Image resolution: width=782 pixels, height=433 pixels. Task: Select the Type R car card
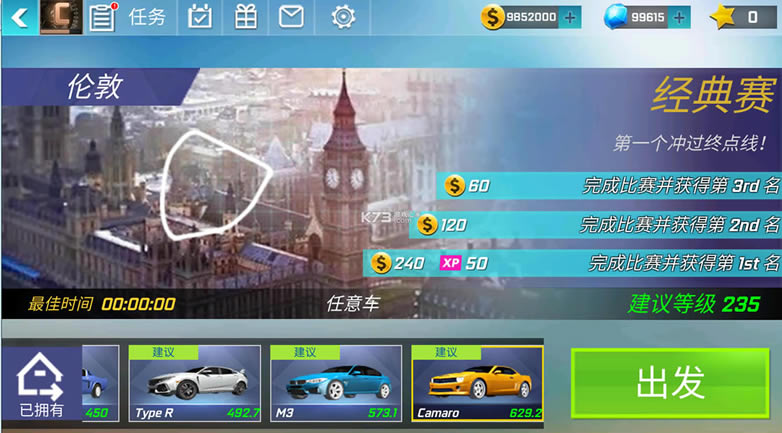click(x=195, y=383)
